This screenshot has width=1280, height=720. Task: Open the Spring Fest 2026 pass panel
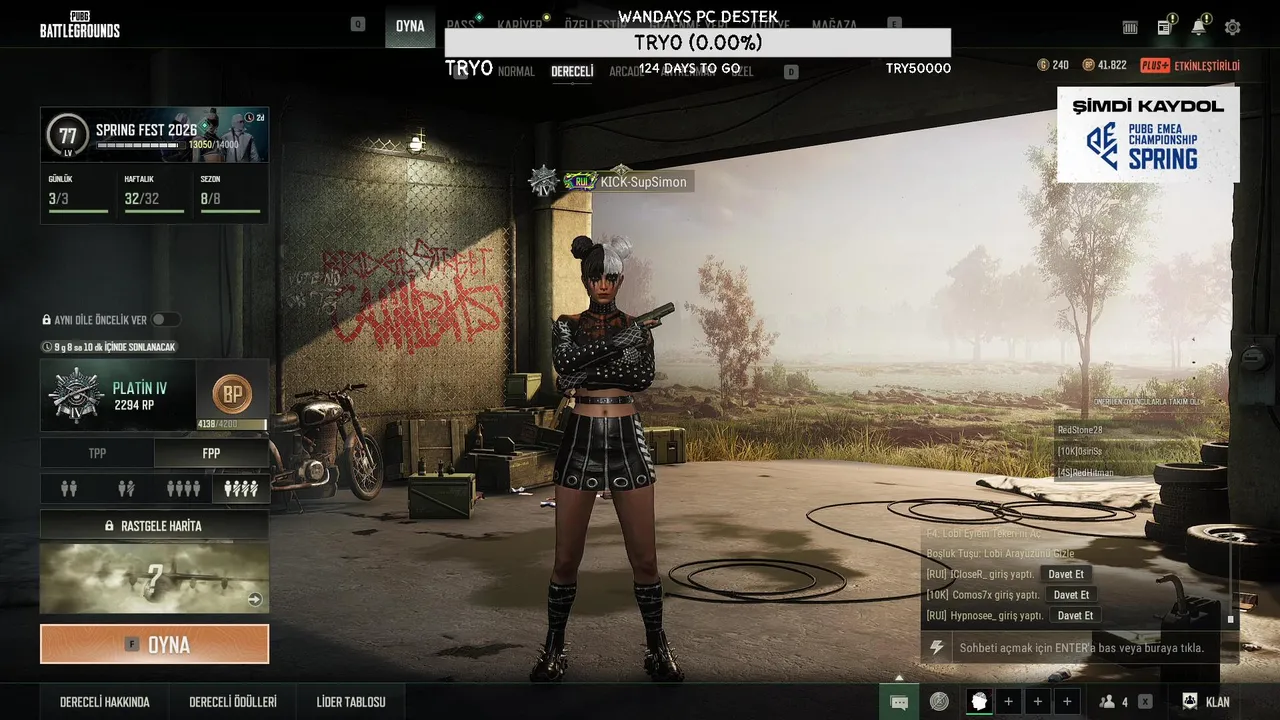(x=154, y=134)
